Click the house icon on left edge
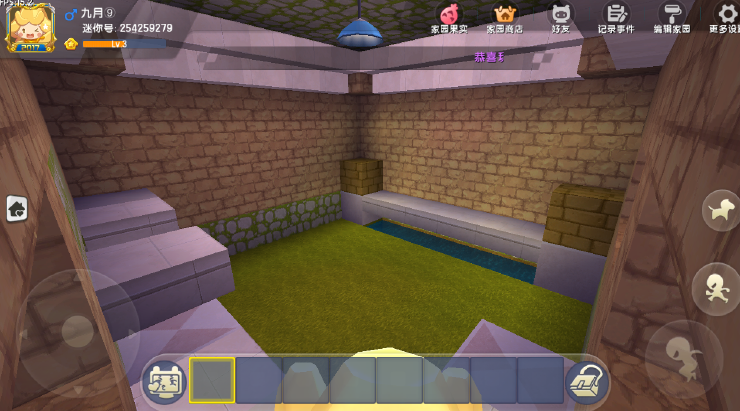Screen dimensions: 740x411 (17, 208)
